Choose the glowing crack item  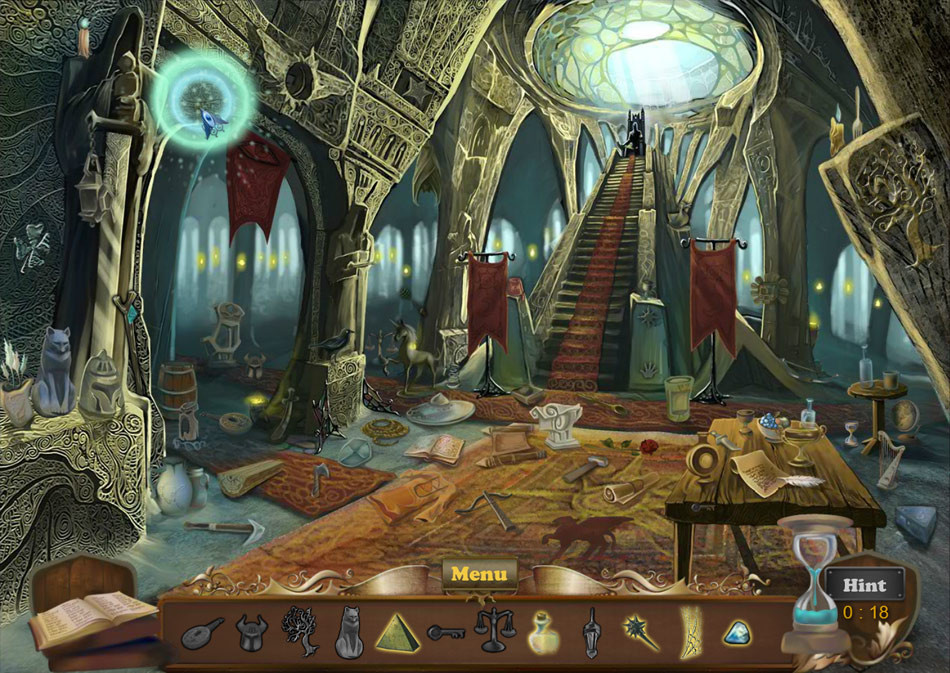(687, 631)
